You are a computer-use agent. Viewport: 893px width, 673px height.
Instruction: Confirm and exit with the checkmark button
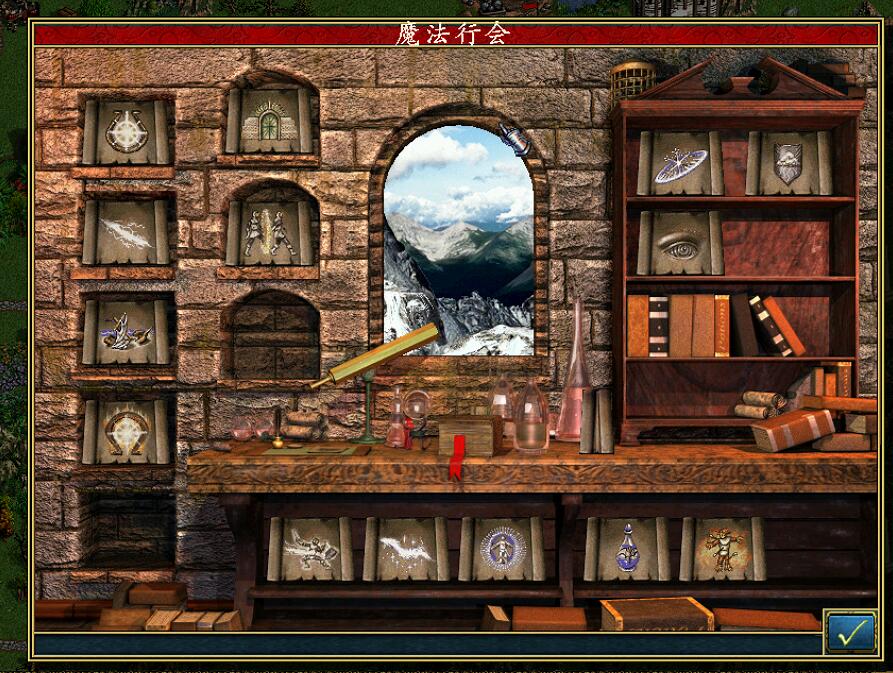click(x=850, y=632)
